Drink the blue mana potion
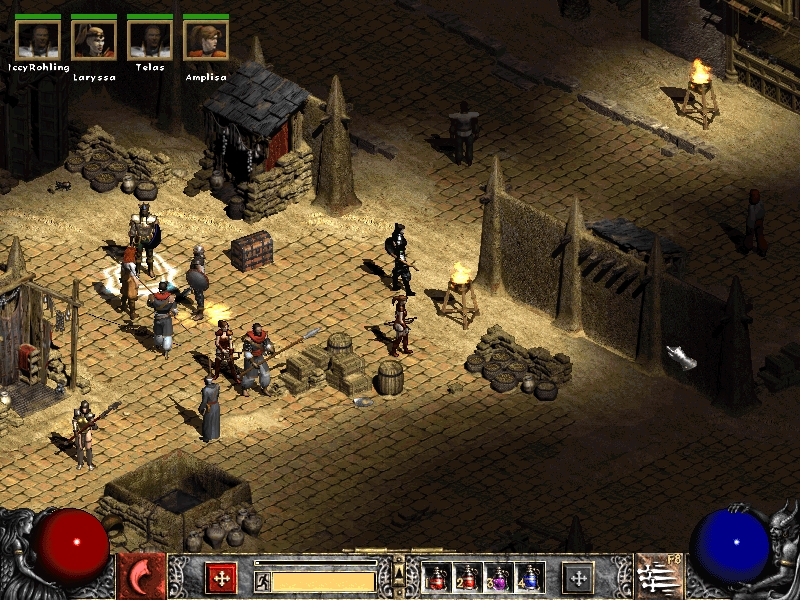 tap(529, 577)
